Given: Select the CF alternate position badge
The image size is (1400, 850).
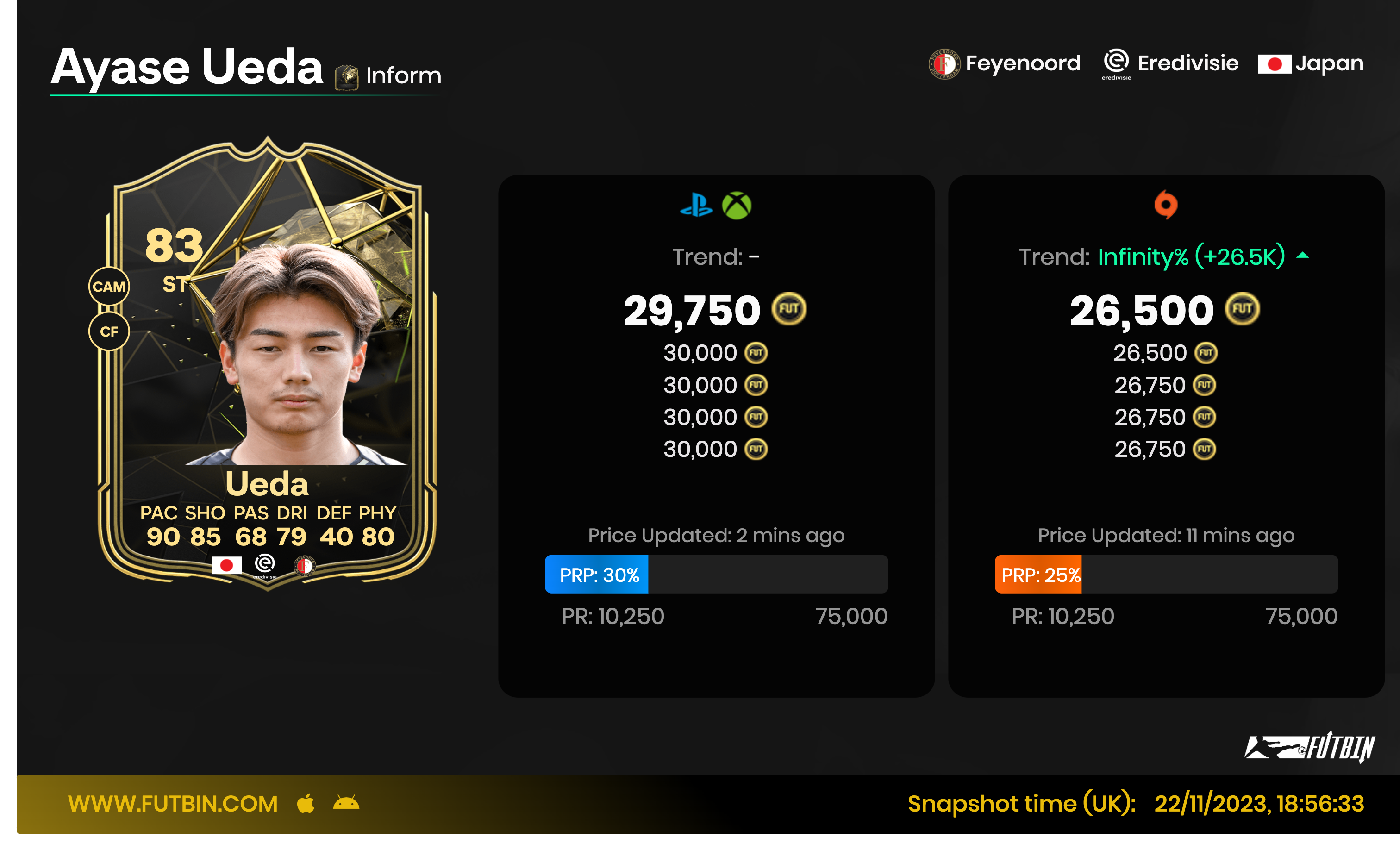Looking at the screenshot, I should (x=109, y=331).
